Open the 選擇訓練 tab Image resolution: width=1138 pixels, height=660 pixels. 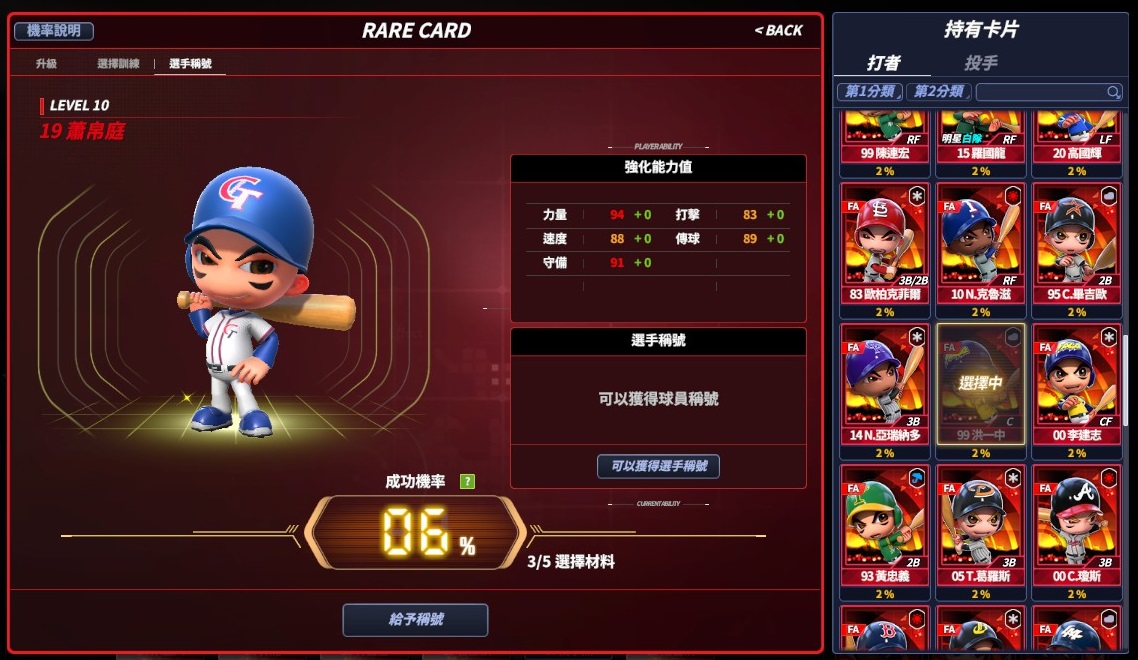tap(118, 64)
